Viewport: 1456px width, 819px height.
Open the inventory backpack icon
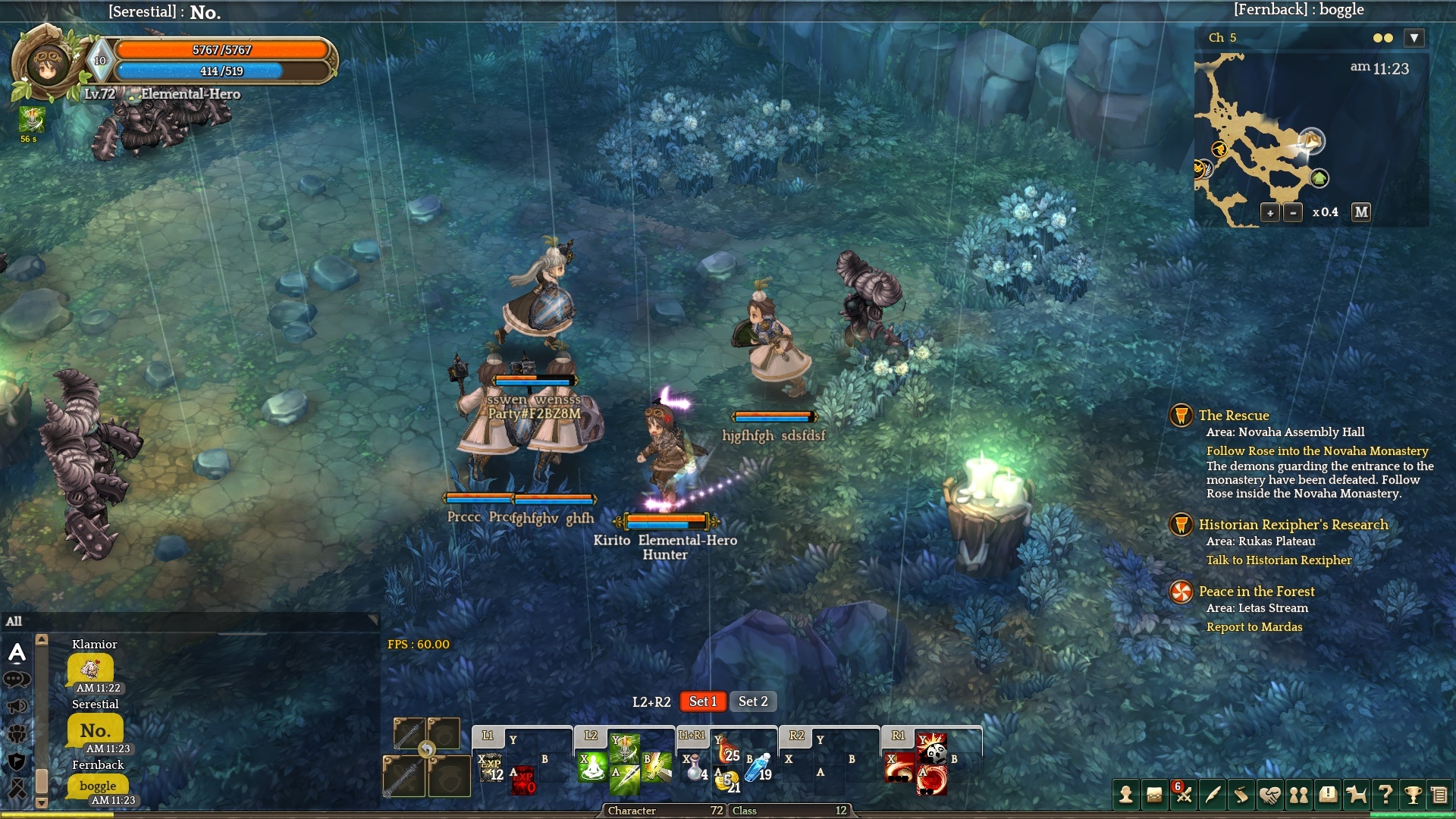point(1154,795)
